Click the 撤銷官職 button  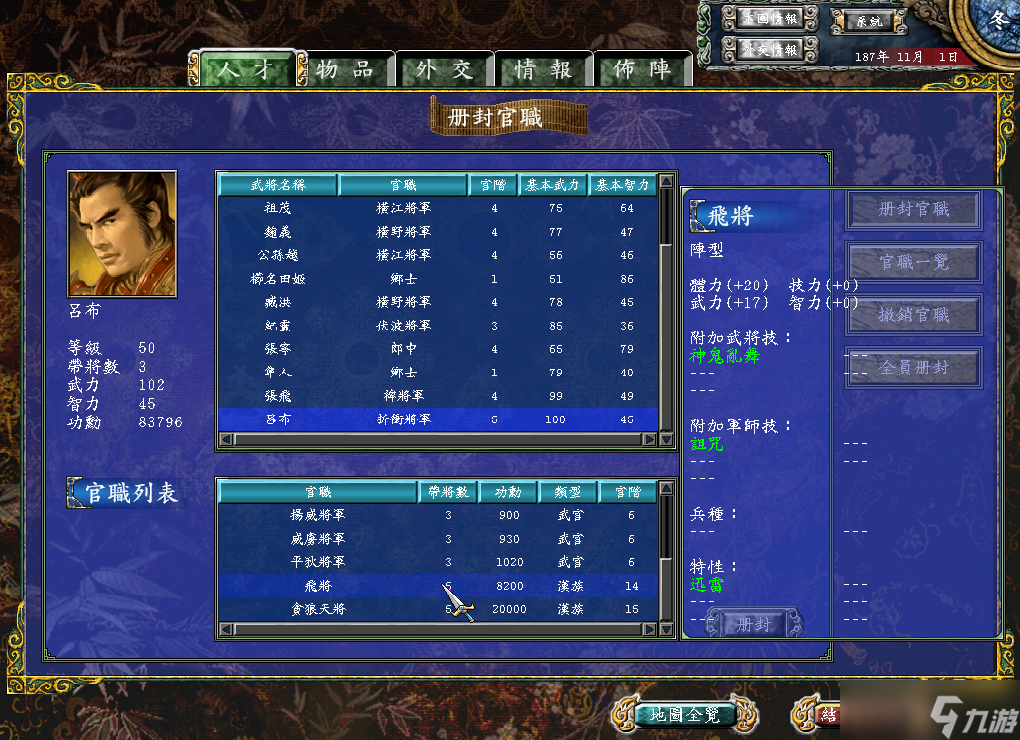point(913,315)
